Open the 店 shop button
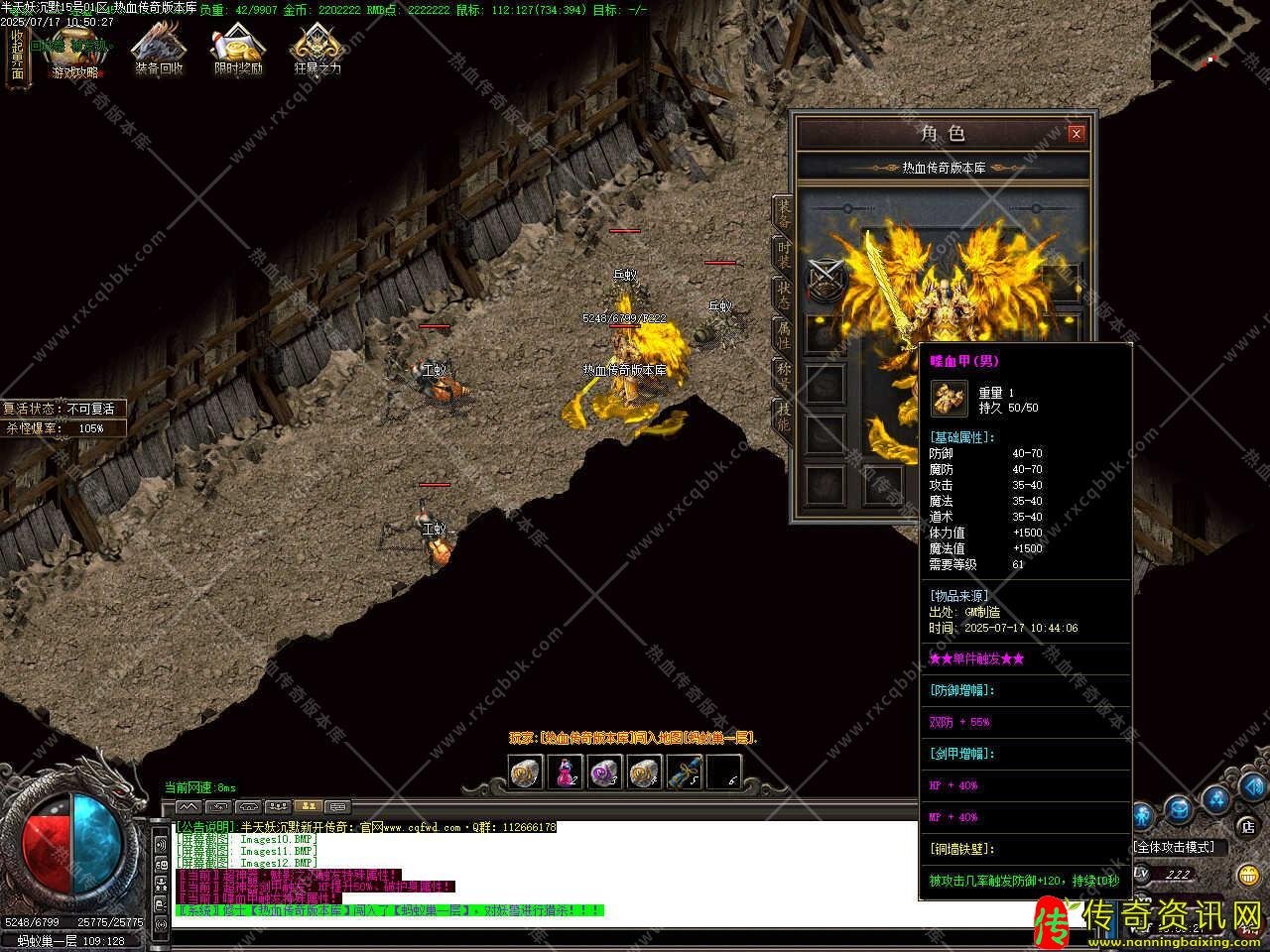1270x952 pixels. [x=1247, y=825]
